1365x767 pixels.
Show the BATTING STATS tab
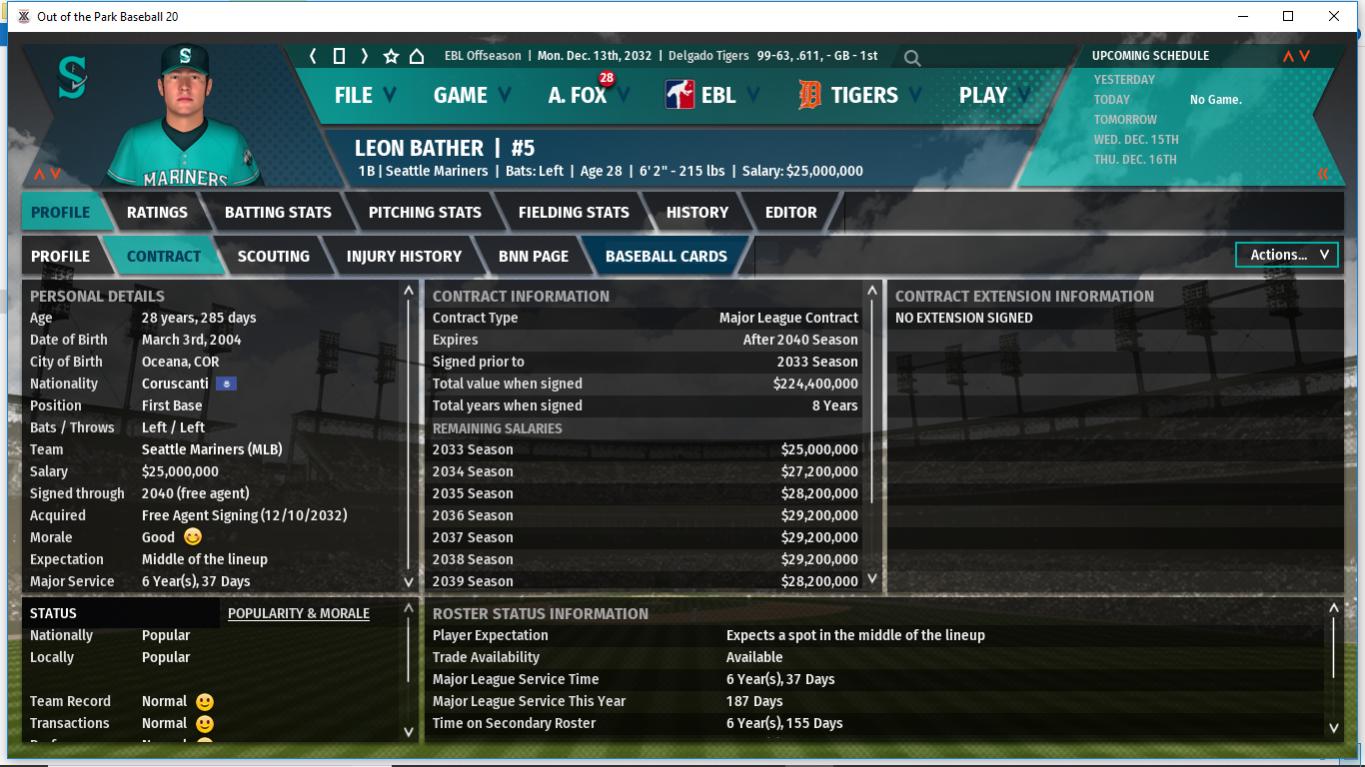click(278, 212)
